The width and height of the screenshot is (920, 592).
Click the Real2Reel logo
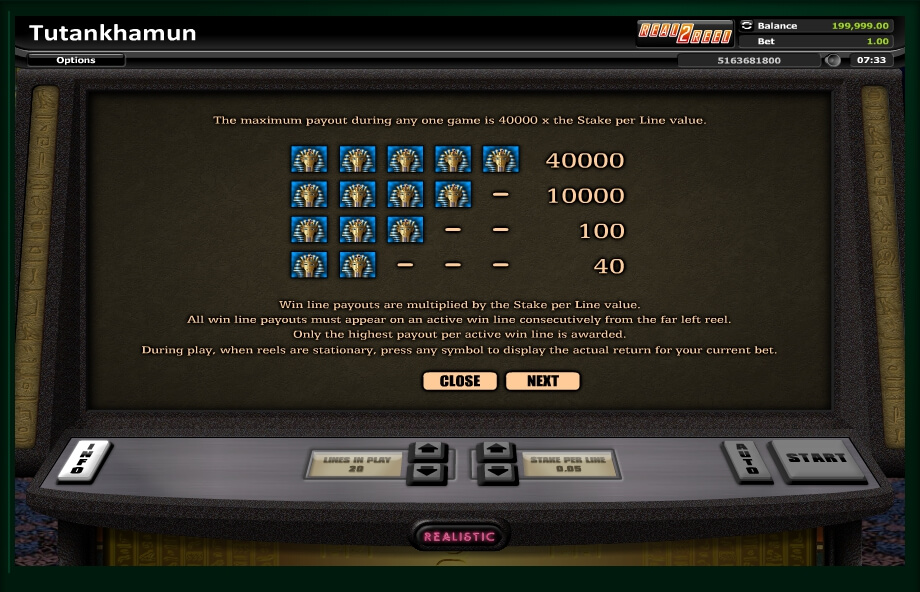click(x=686, y=33)
